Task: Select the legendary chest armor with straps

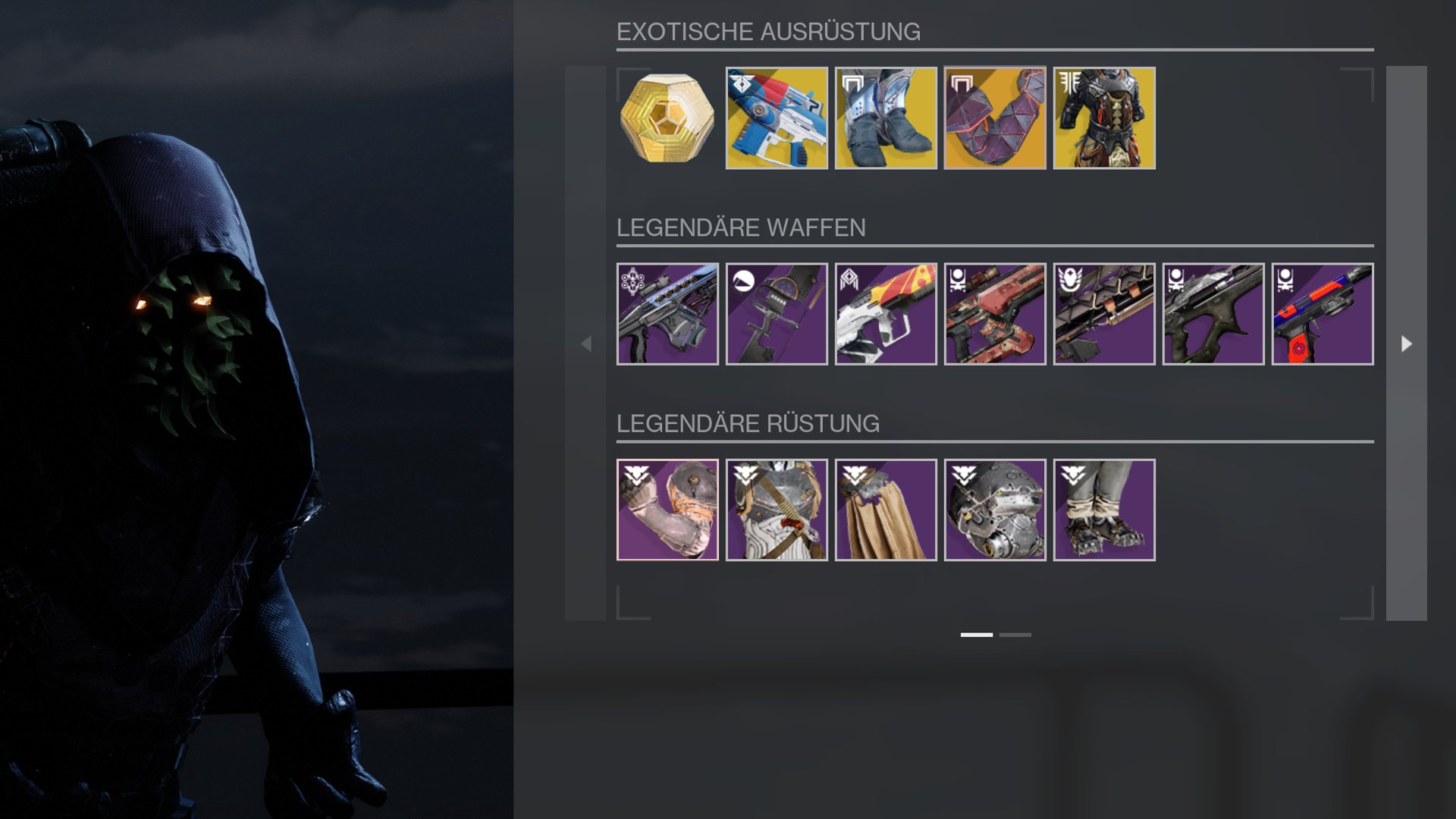Action: click(x=777, y=510)
